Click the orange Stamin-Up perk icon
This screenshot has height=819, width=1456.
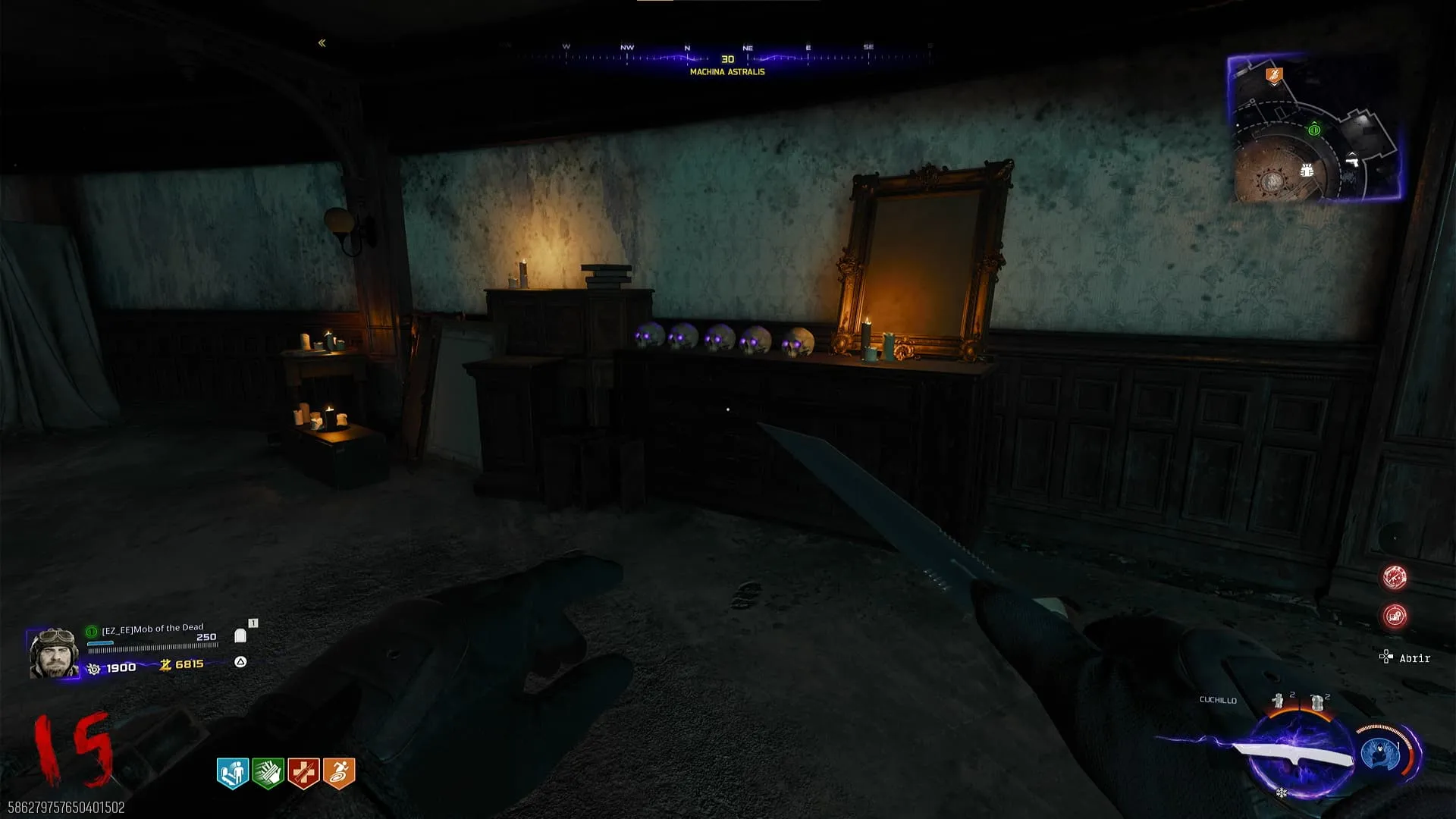click(339, 773)
